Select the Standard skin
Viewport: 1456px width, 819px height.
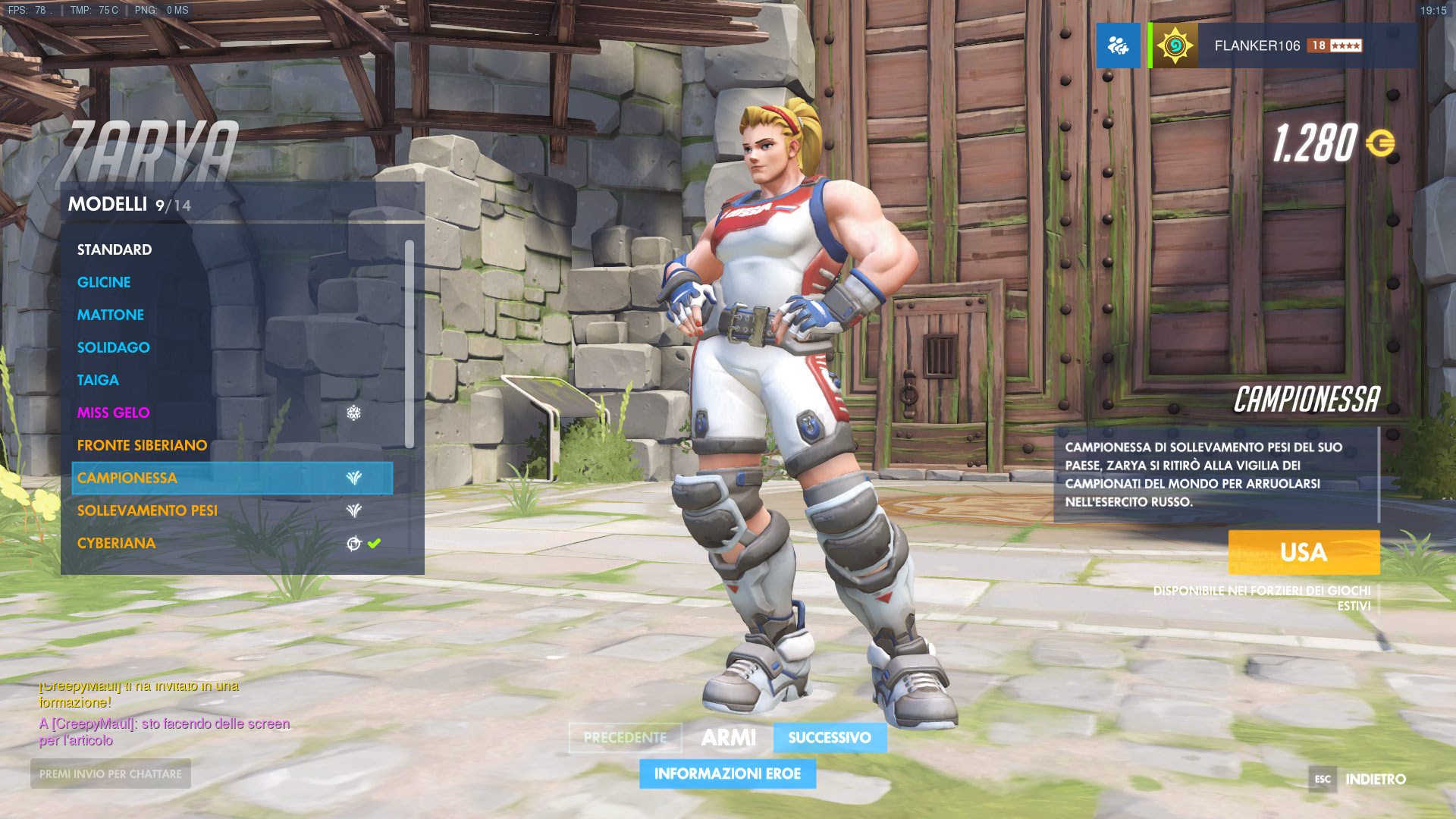pyautogui.click(x=115, y=249)
